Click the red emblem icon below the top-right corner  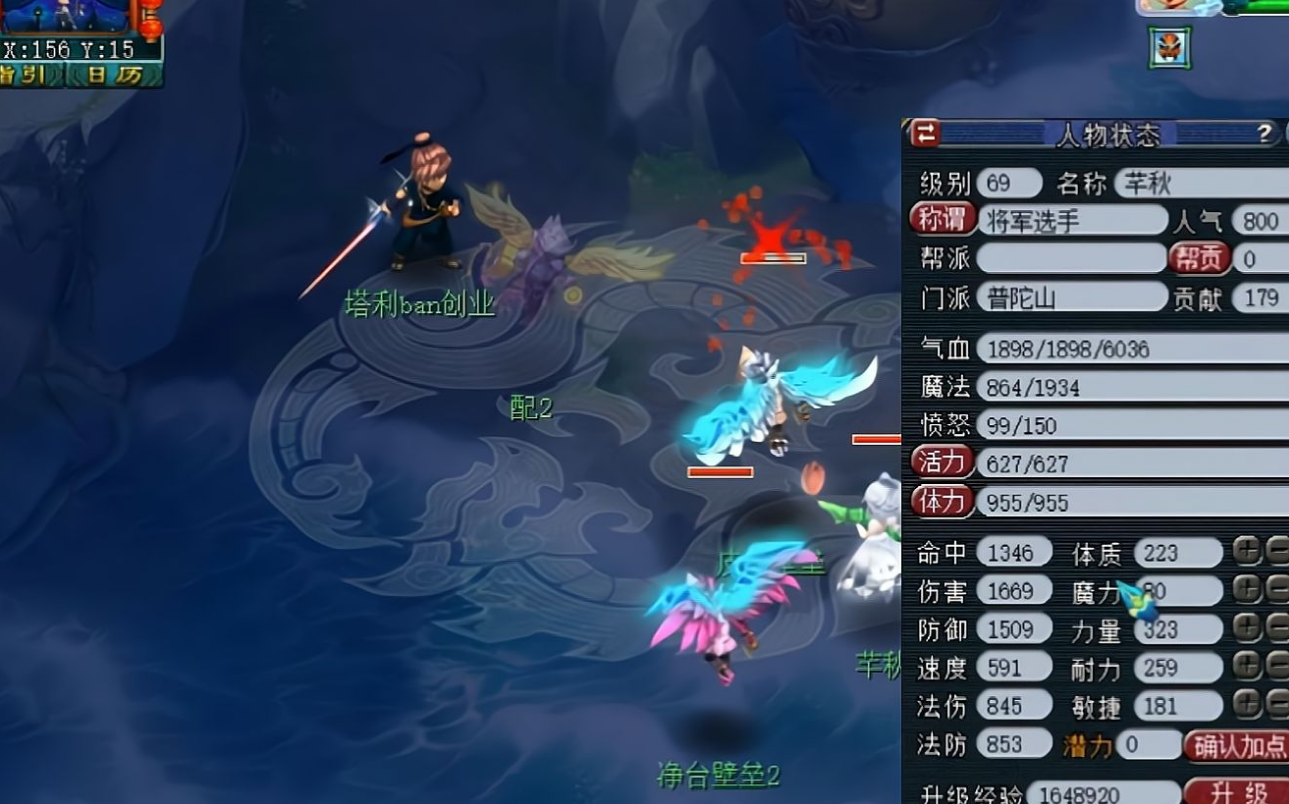(x=1168, y=46)
